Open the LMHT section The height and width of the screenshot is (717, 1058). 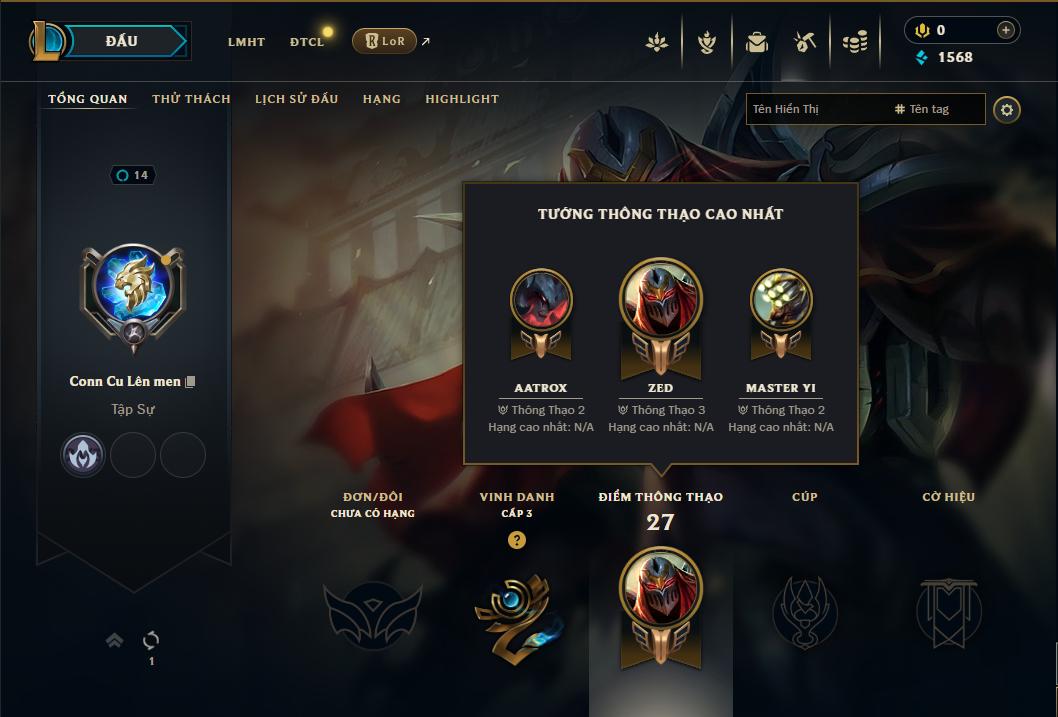246,42
